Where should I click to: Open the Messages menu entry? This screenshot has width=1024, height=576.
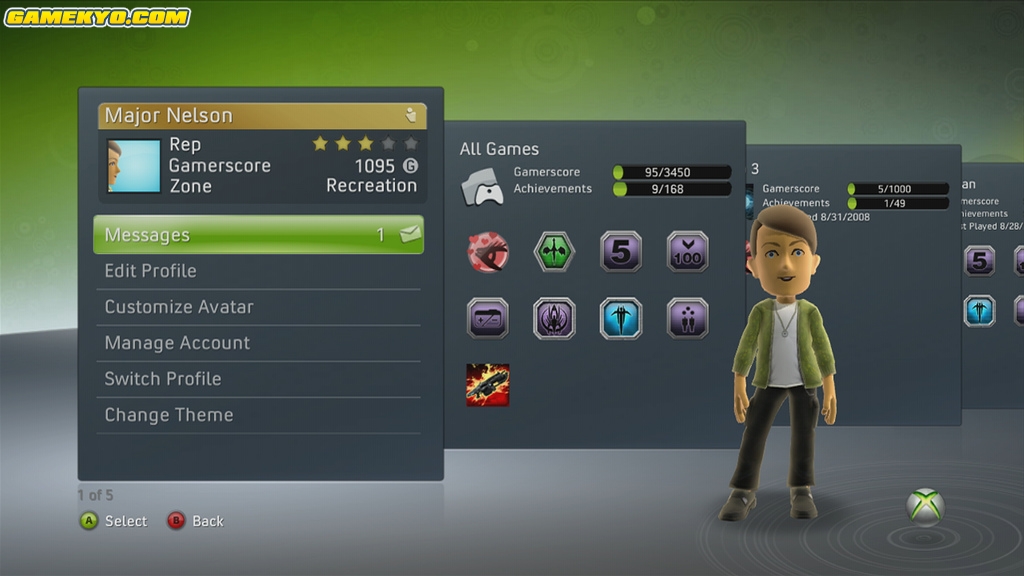point(258,235)
